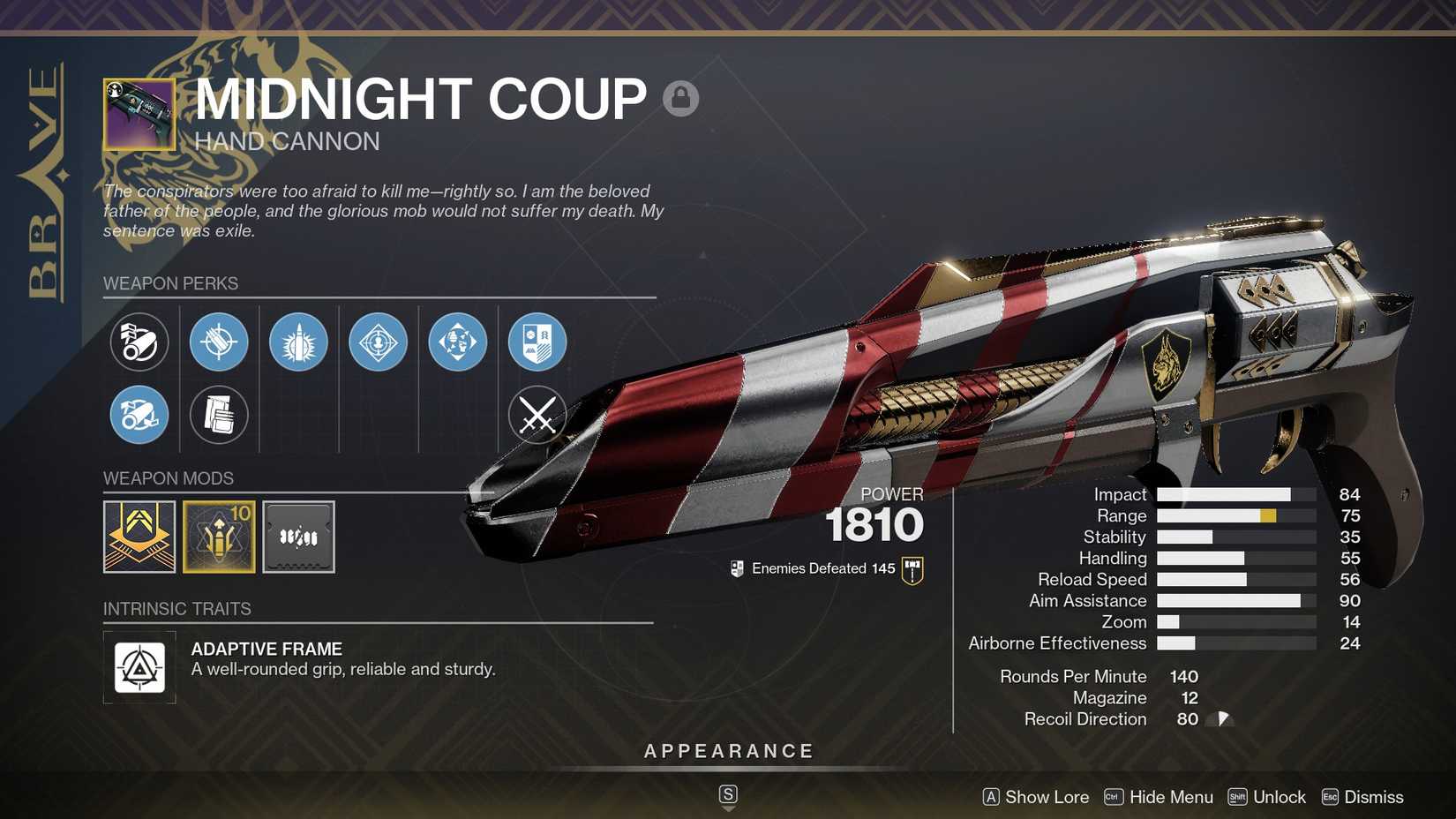Screen dimensions: 1456x819
Task: Click Show Lore at the bottom
Action: coord(1046,797)
